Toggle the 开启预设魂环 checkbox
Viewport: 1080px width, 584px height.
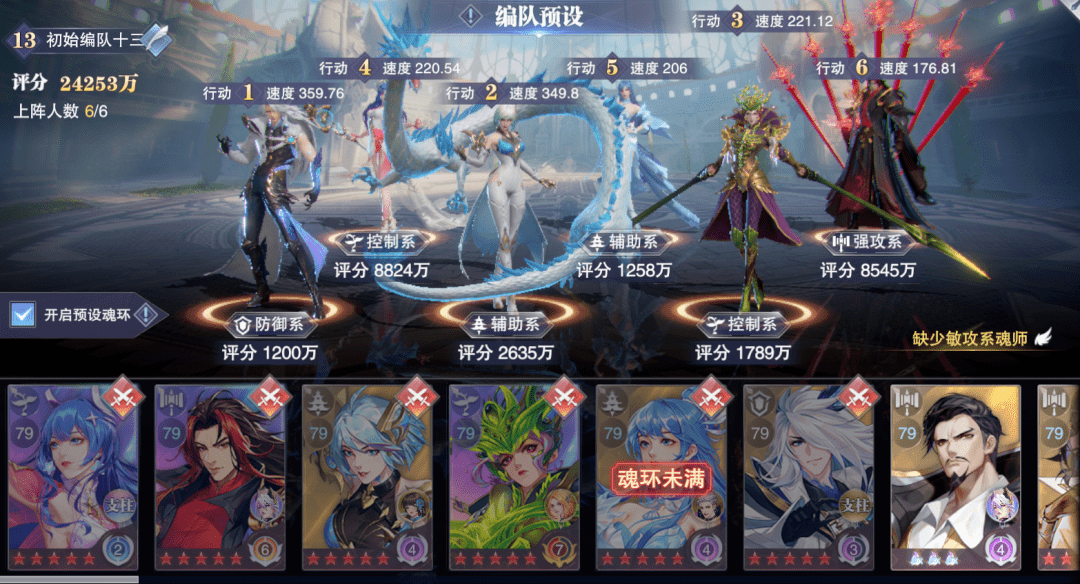[x=22, y=314]
